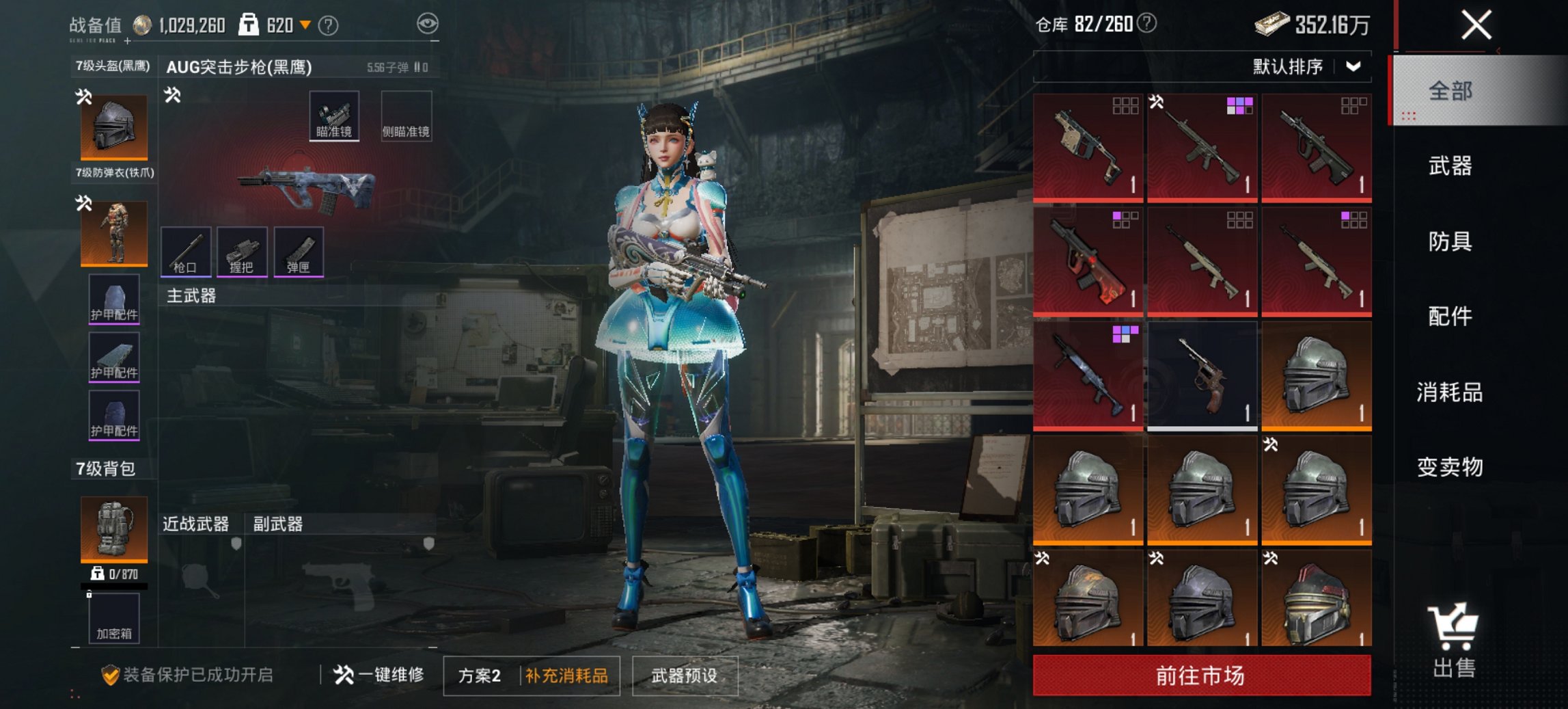
Task: Select the 防具 armor category
Action: [x=1450, y=241]
